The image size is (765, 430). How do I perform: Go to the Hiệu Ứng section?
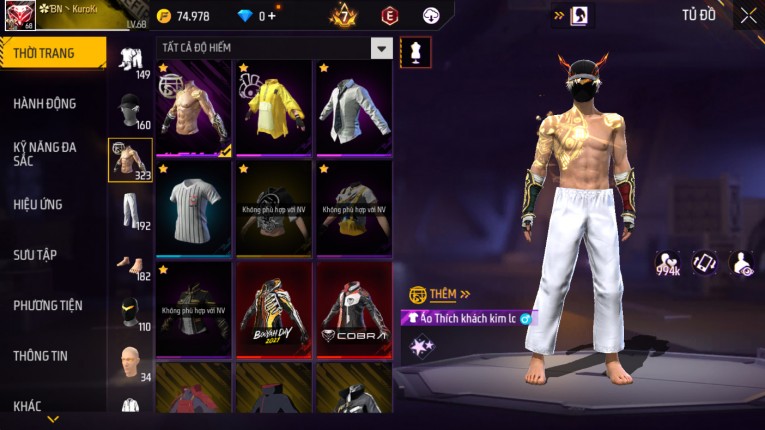point(39,204)
